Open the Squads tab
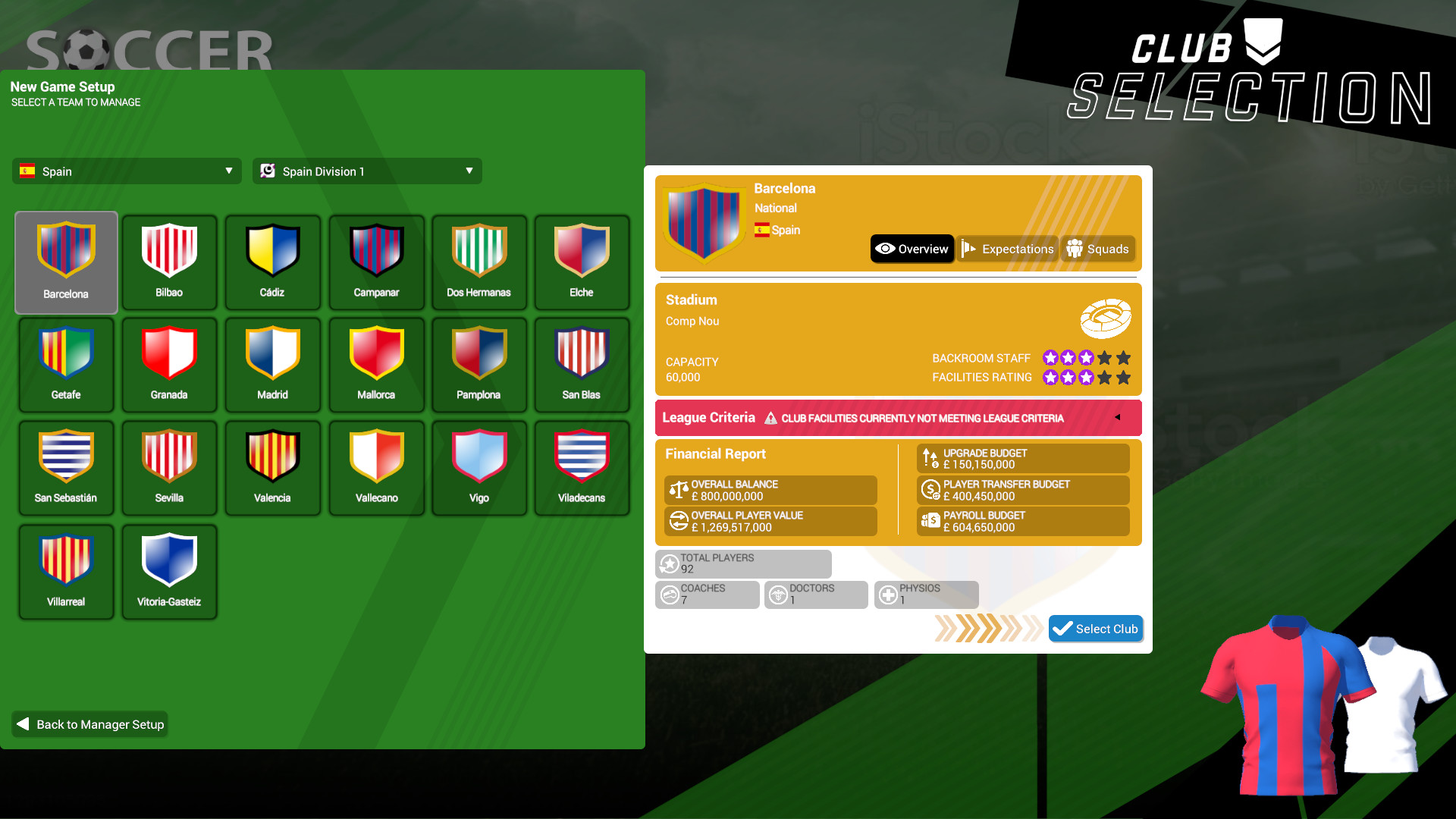1456x819 pixels. click(1098, 248)
